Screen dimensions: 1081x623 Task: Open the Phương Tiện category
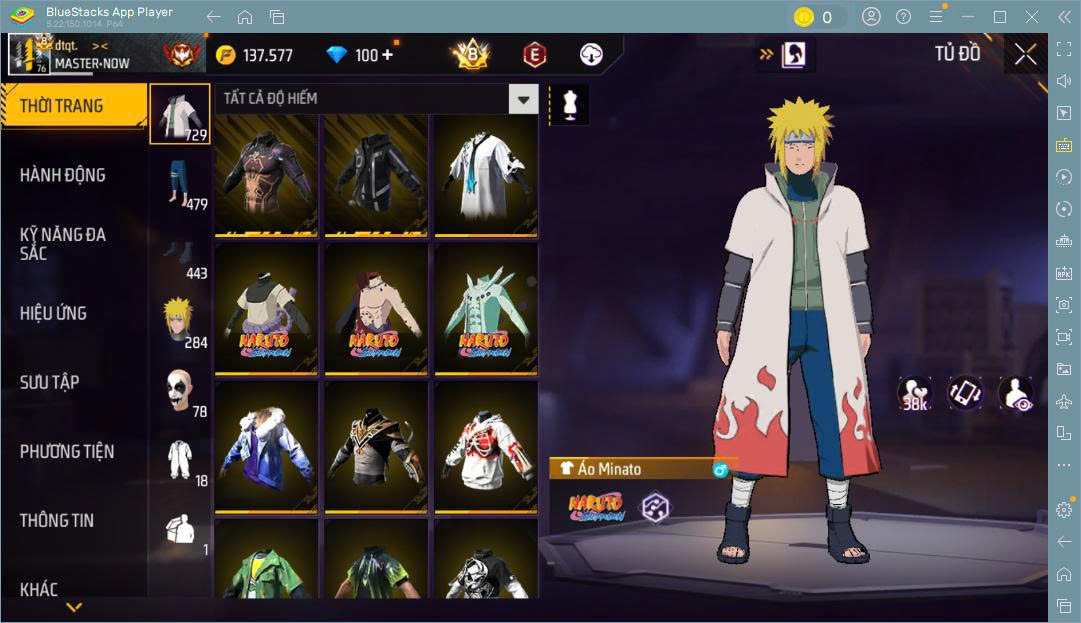(67, 451)
